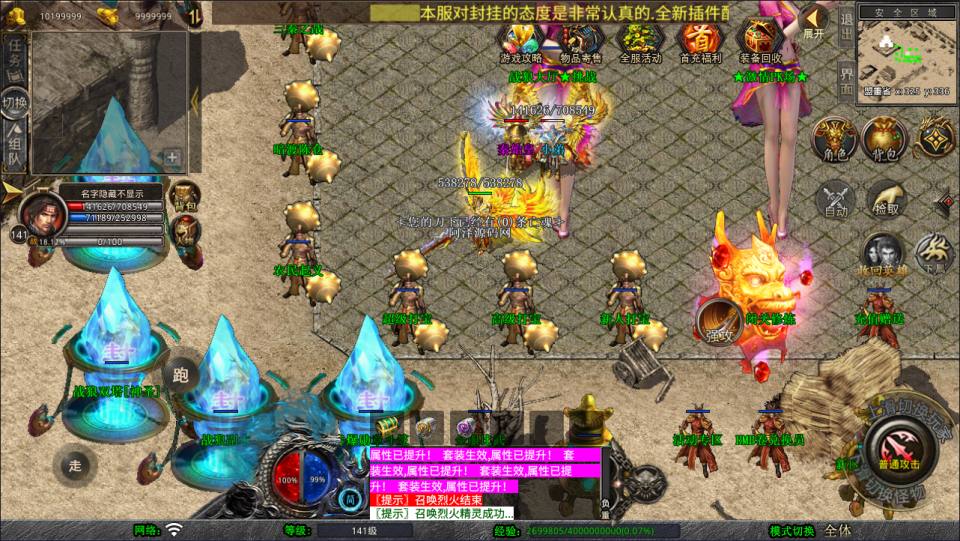Open the 装备回收 equipment recycling icon
Viewport: 960px width, 541px height.
pos(759,42)
